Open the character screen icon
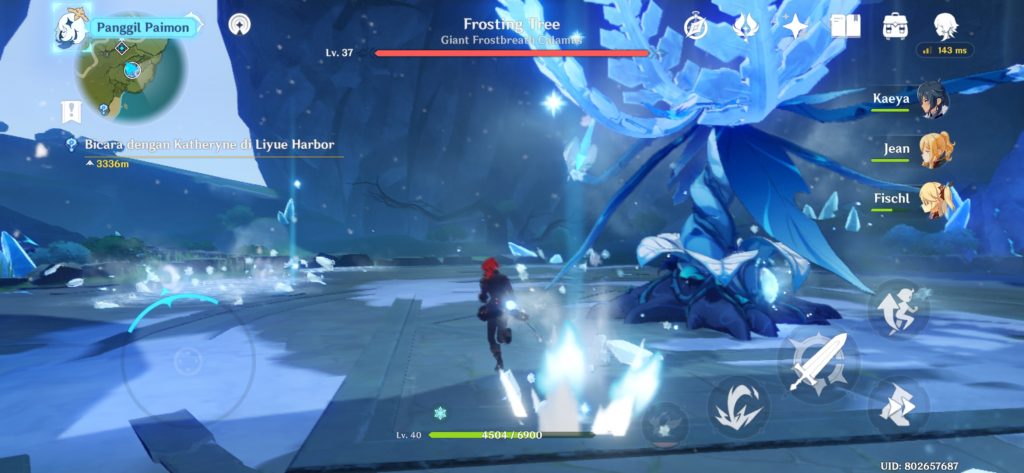This screenshot has width=1024, height=473. tap(945, 27)
